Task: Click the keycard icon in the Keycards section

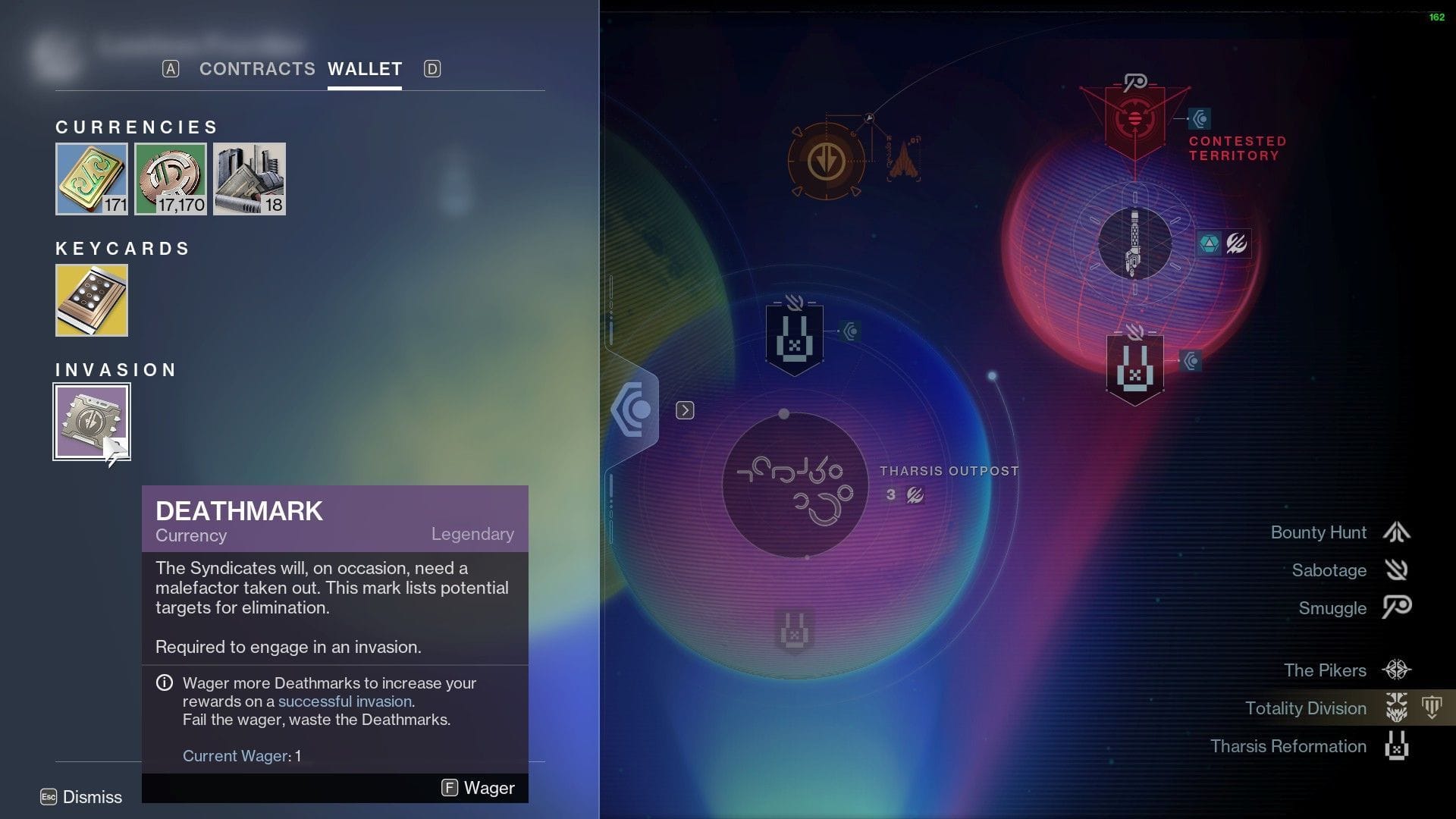Action: pyautogui.click(x=91, y=300)
